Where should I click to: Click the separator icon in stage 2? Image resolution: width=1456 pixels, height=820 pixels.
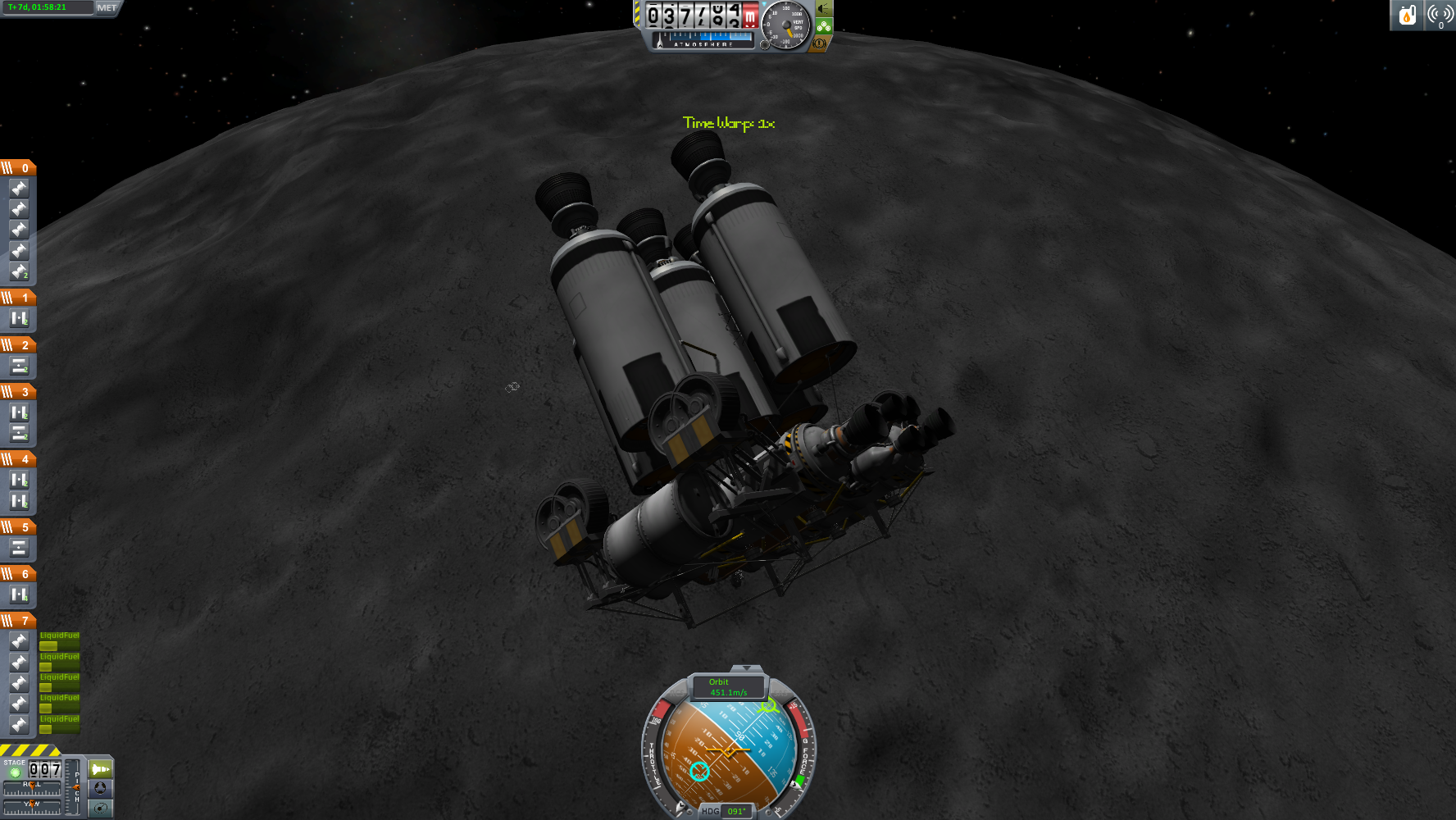(x=19, y=366)
